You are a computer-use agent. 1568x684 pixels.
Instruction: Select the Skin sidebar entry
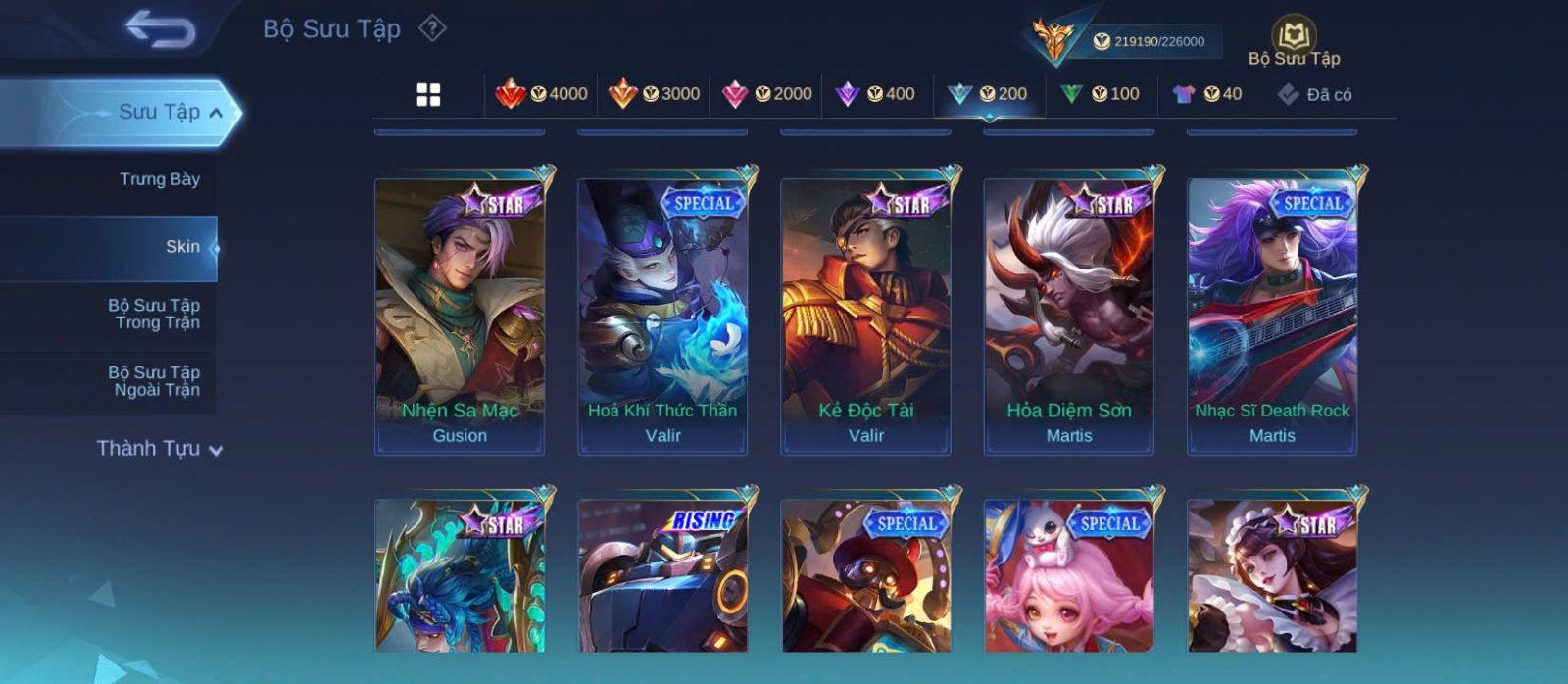tap(181, 247)
